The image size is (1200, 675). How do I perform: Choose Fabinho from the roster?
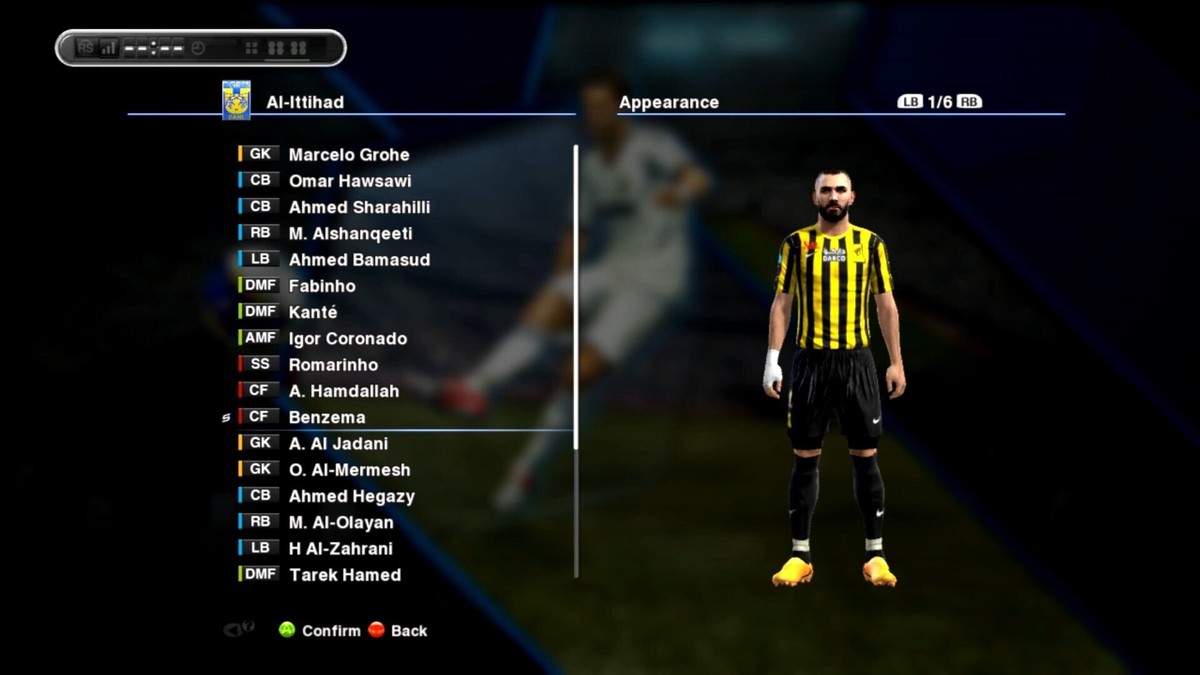pyautogui.click(x=322, y=286)
